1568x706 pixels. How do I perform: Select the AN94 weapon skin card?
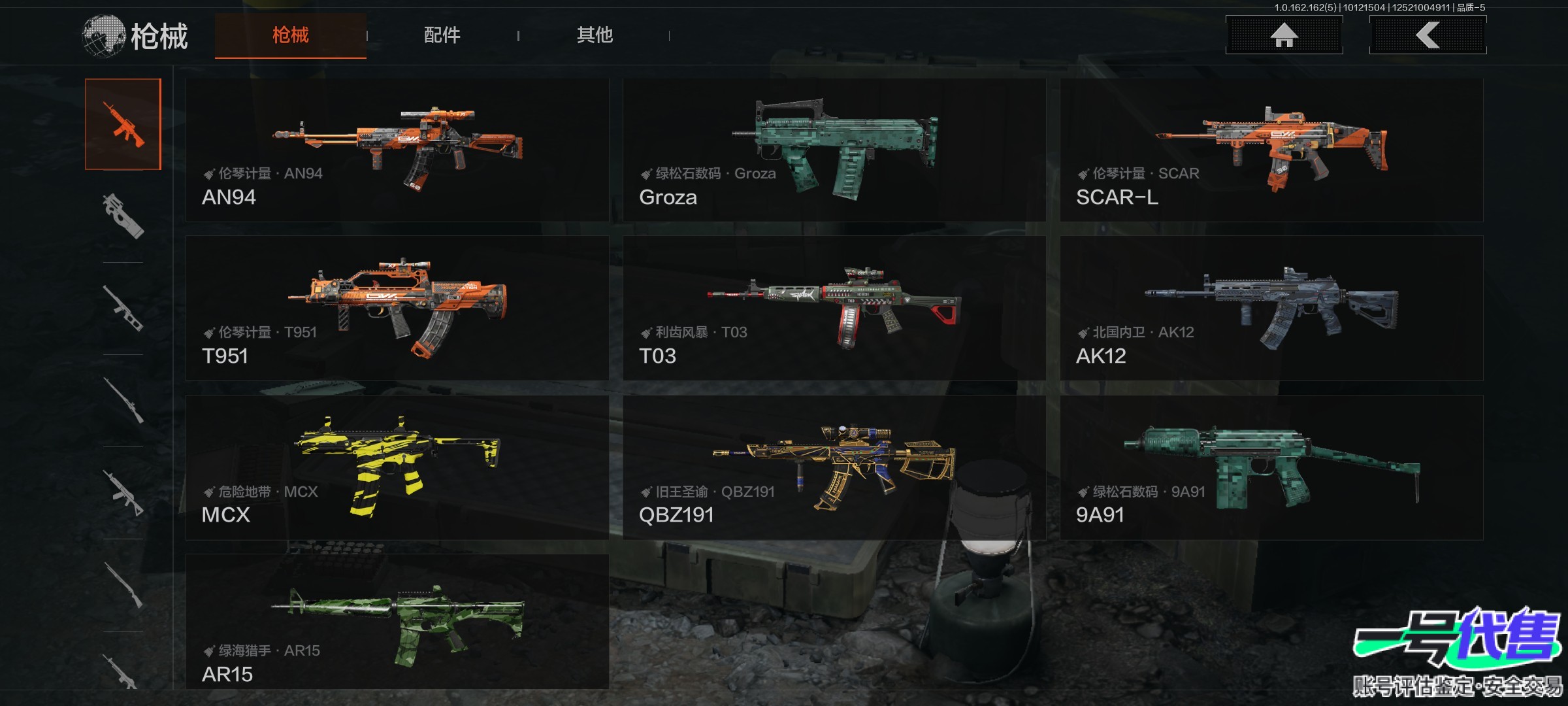point(397,150)
